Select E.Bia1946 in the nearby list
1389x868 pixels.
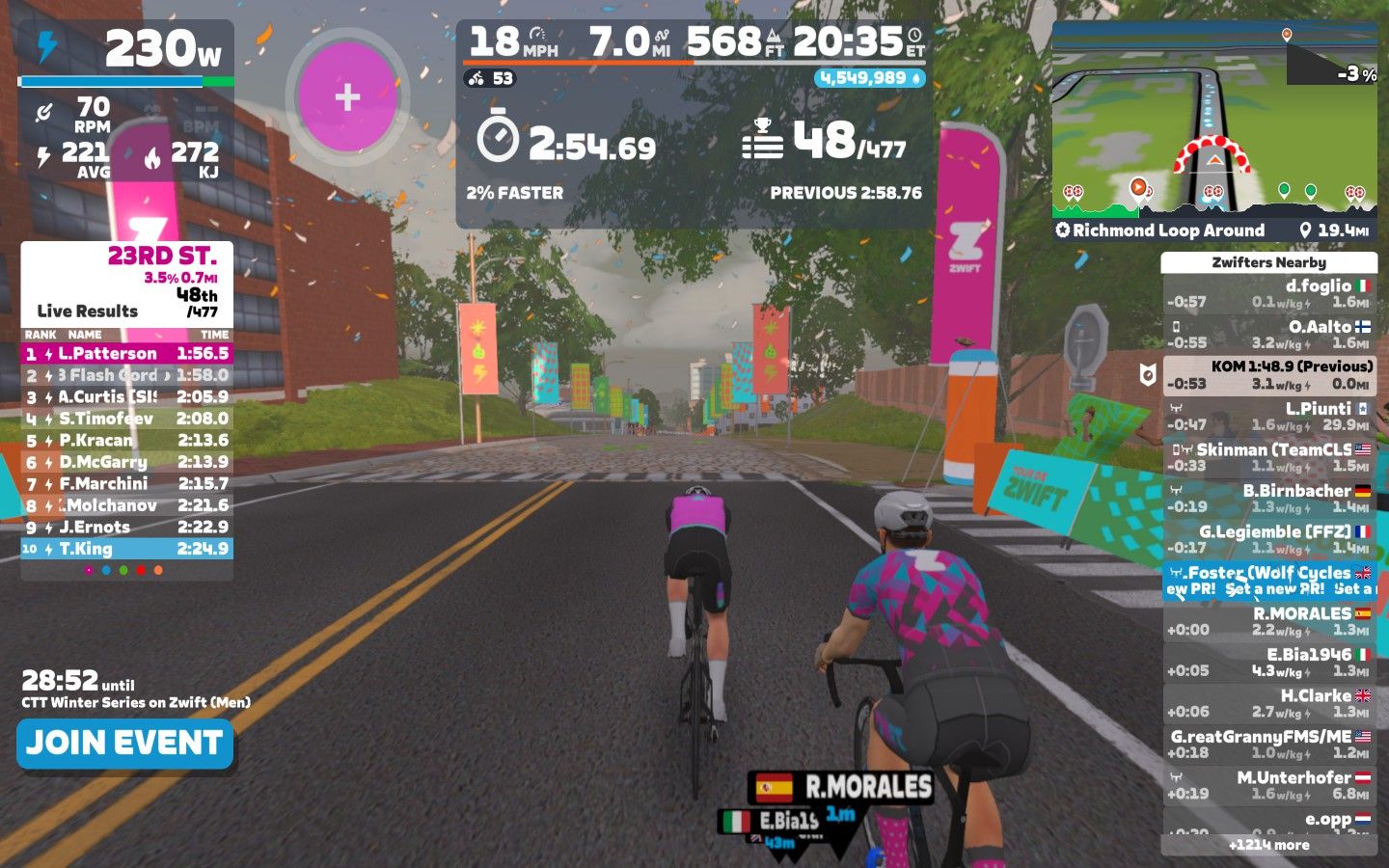1268,662
